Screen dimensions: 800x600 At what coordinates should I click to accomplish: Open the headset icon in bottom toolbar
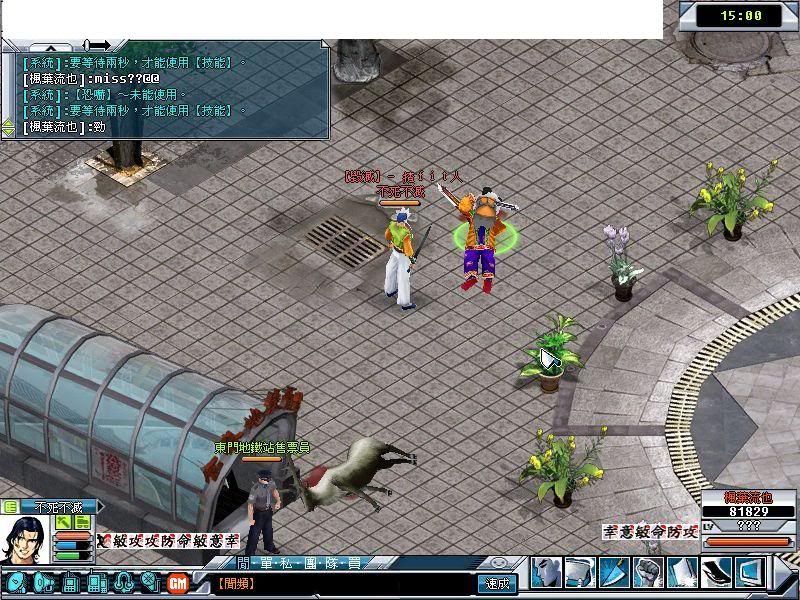tap(125, 582)
